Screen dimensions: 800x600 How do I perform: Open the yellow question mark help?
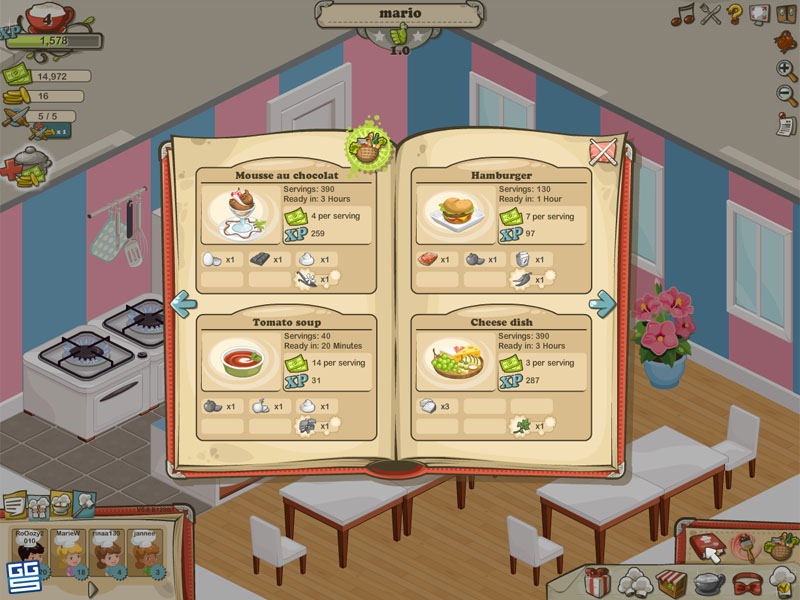coord(735,14)
